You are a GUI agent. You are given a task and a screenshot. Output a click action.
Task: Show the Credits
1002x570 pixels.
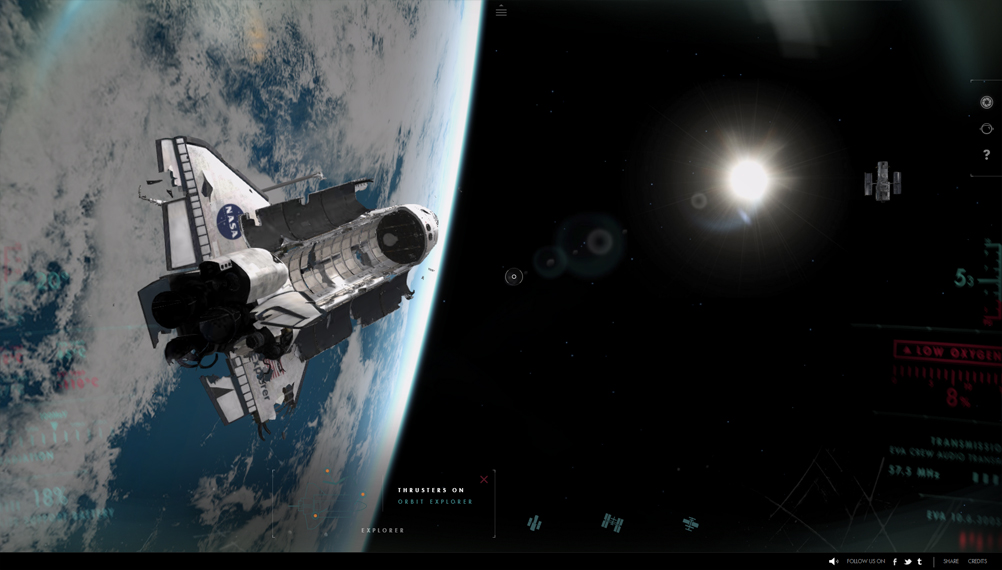click(977, 561)
